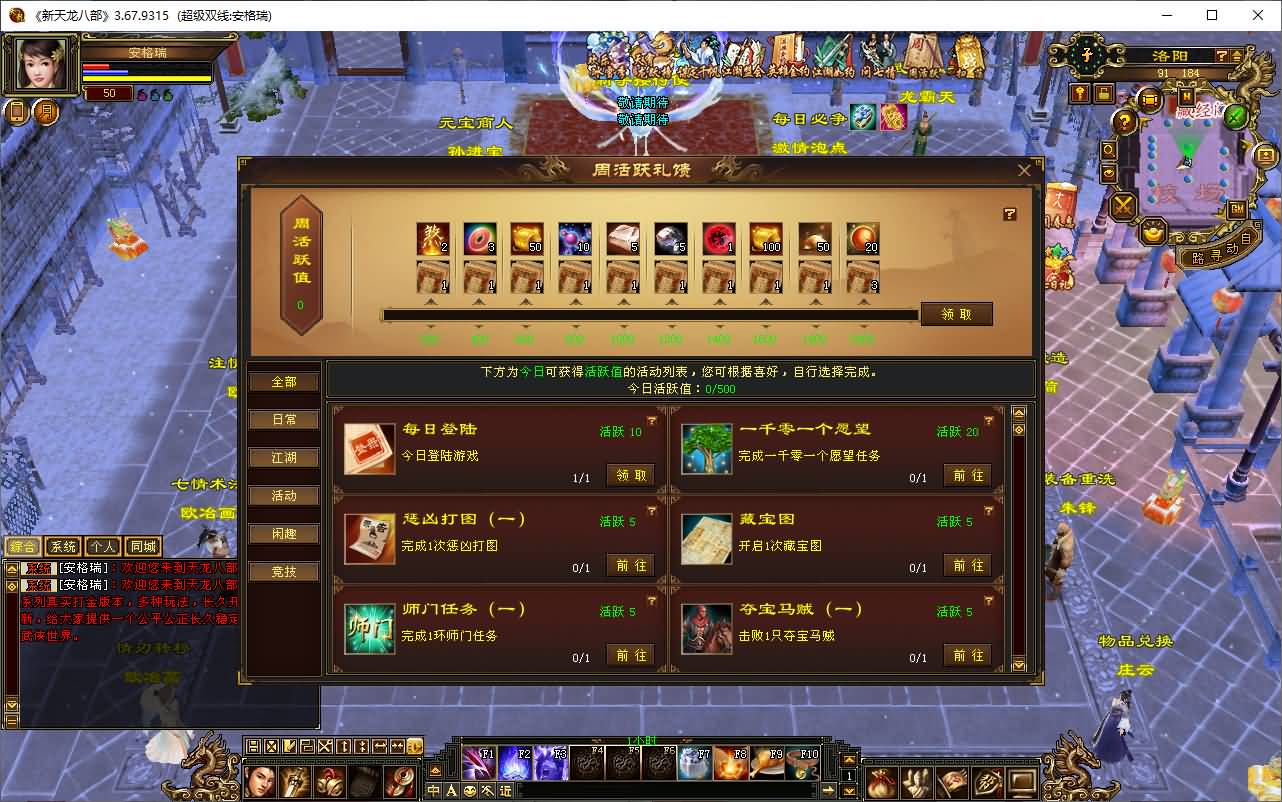The image size is (1282, 802).
Task: Select the crossed-swords PK icon beside the minimap
Action: click(x=1122, y=206)
